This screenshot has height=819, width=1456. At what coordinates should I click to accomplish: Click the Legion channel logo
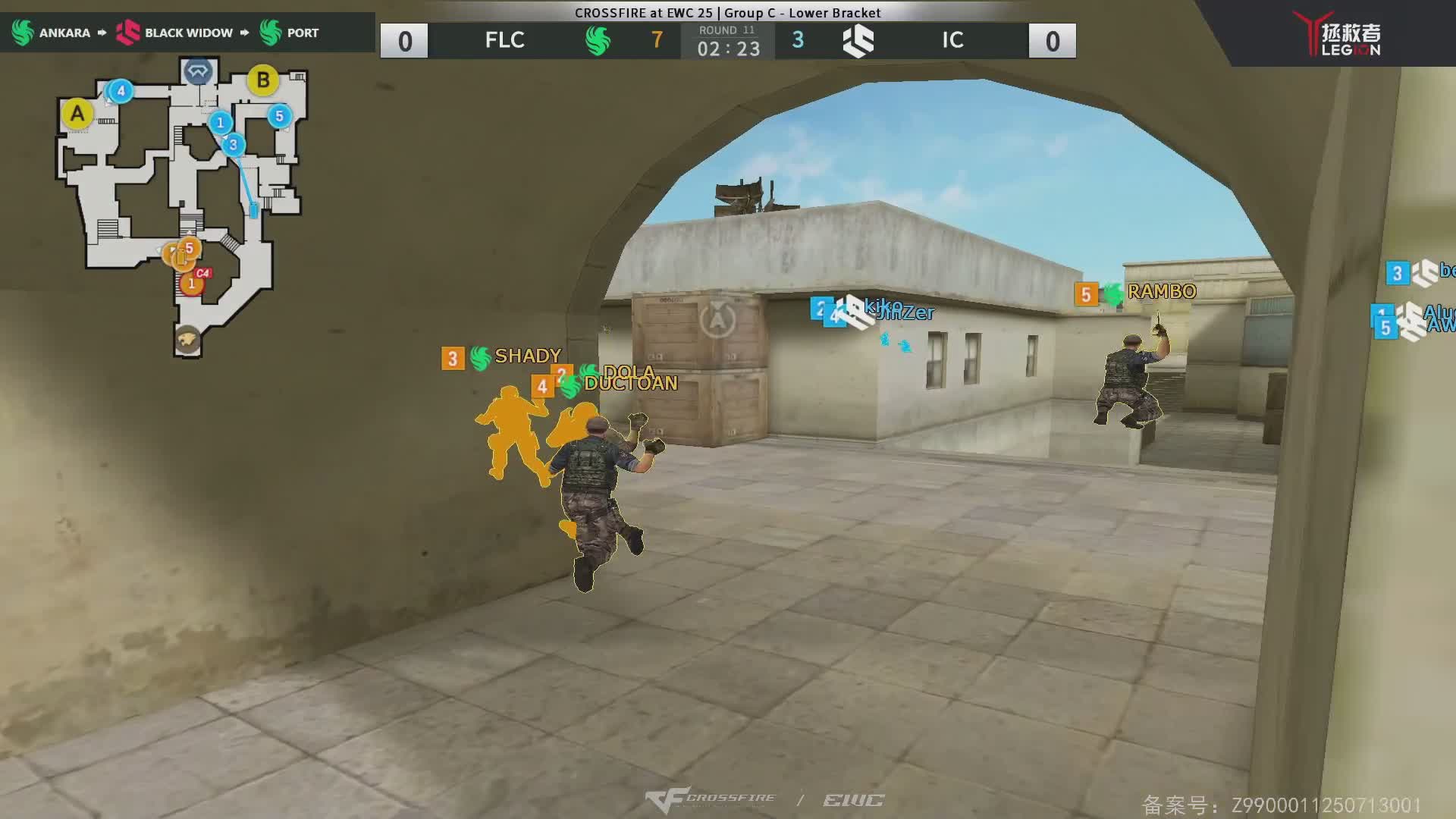pyautogui.click(x=1341, y=34)
